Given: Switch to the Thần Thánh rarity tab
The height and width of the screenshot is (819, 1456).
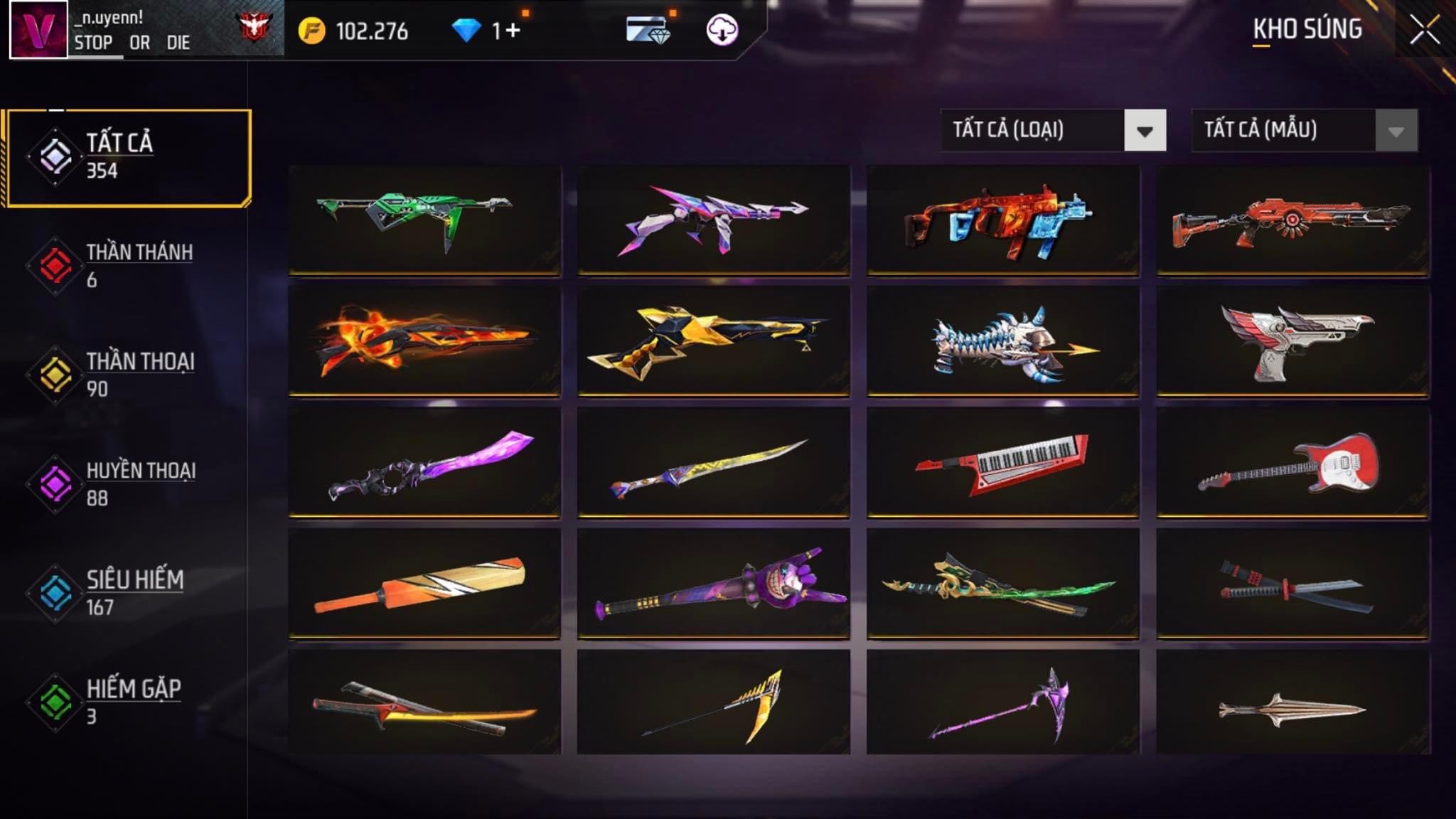Looking at the screenshot, I should [x=128, y=265].
